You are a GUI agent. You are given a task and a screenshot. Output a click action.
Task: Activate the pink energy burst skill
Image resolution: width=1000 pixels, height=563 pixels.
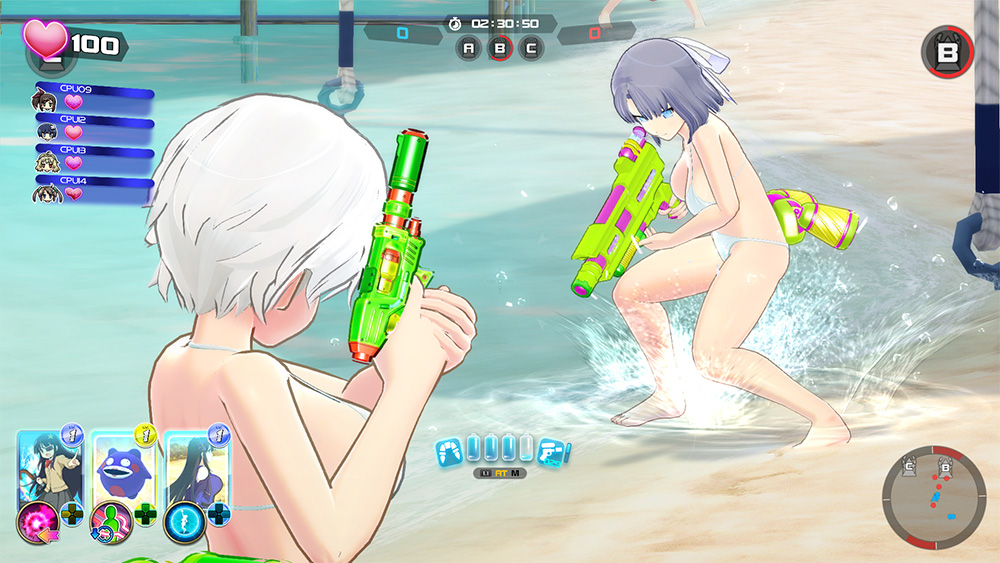pos(37,520)
